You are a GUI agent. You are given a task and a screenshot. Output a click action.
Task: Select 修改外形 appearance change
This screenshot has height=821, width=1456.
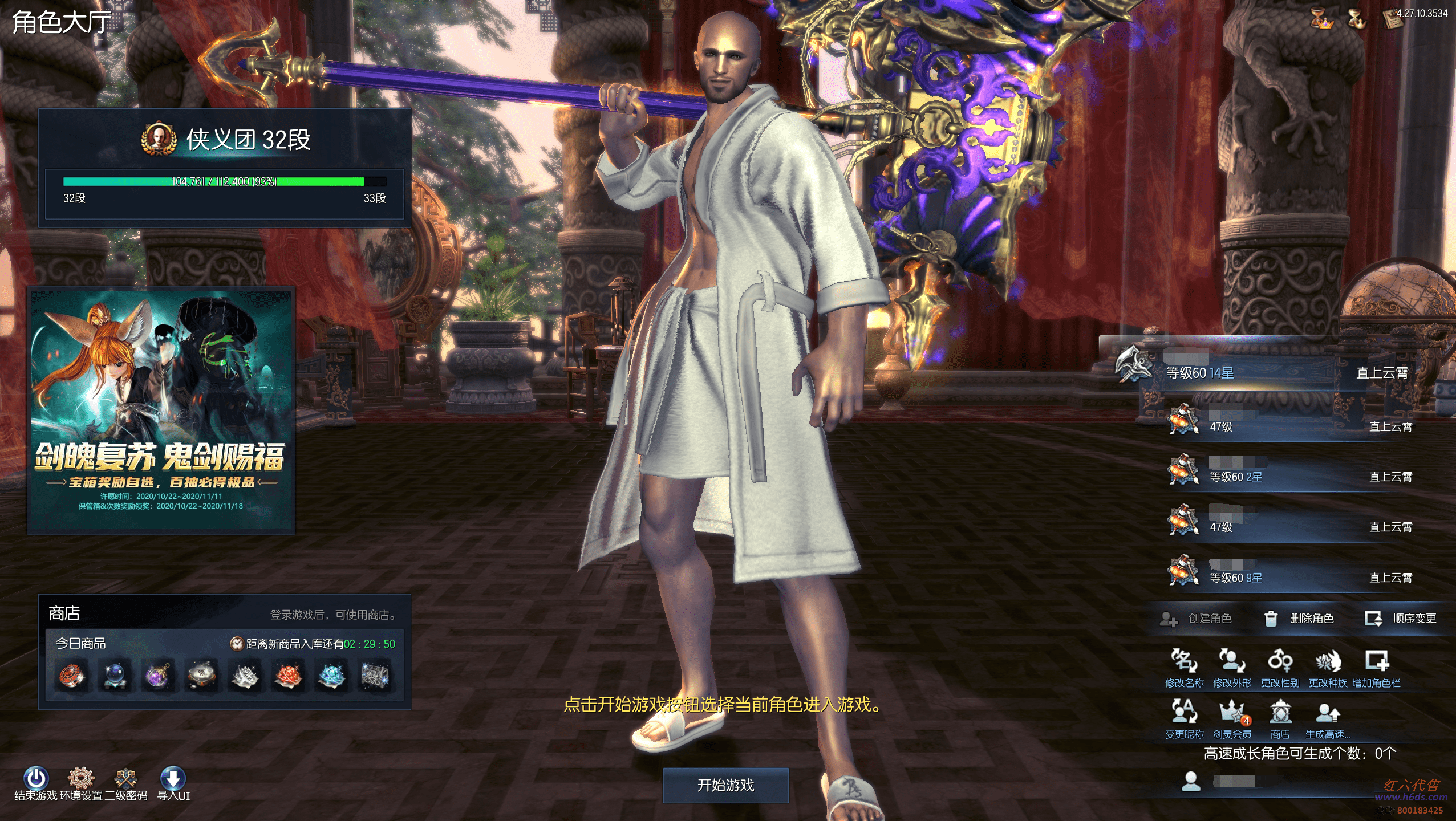1232,667
